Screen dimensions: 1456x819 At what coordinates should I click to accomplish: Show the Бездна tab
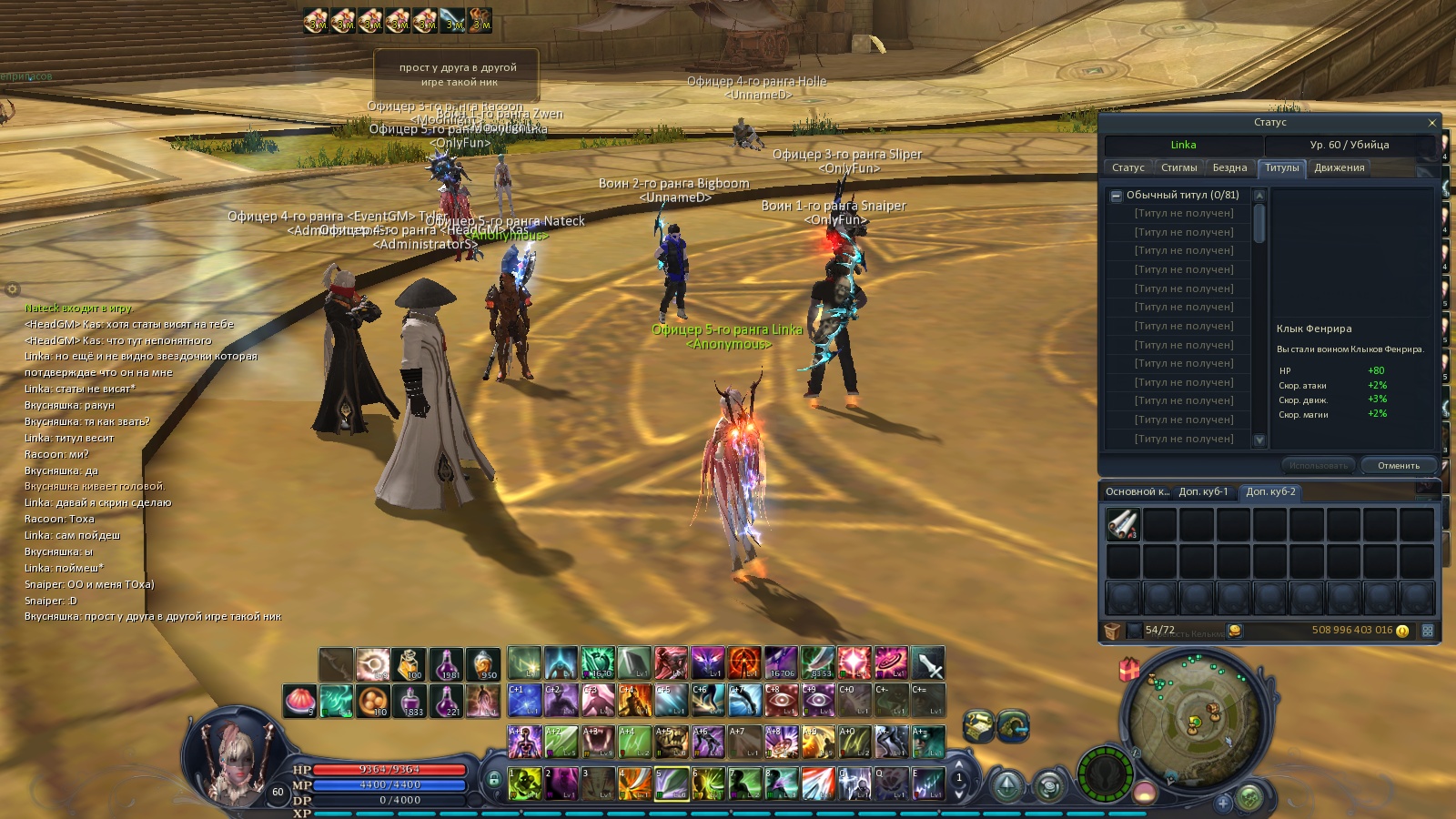1229,168
